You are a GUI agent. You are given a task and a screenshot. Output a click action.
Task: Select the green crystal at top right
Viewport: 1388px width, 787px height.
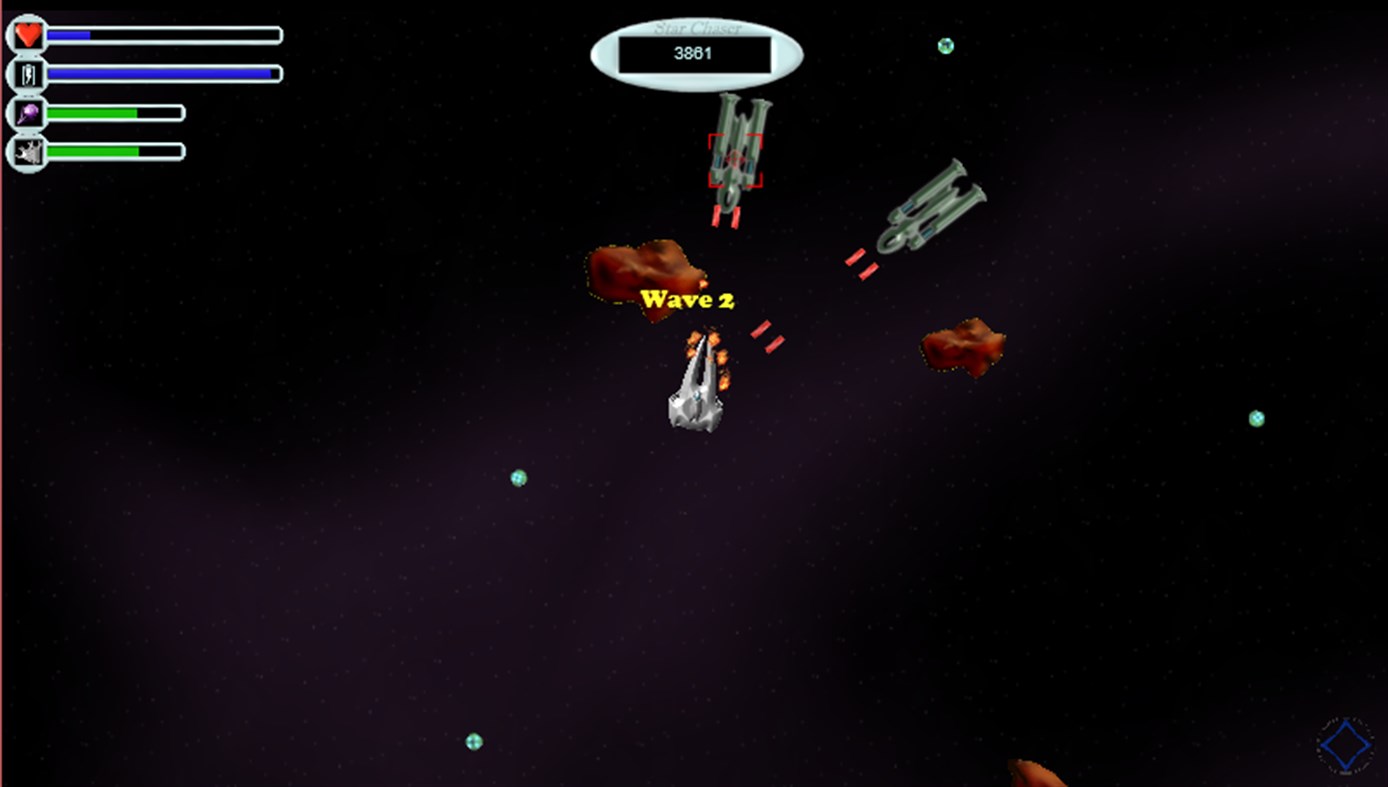coord(944,44)
